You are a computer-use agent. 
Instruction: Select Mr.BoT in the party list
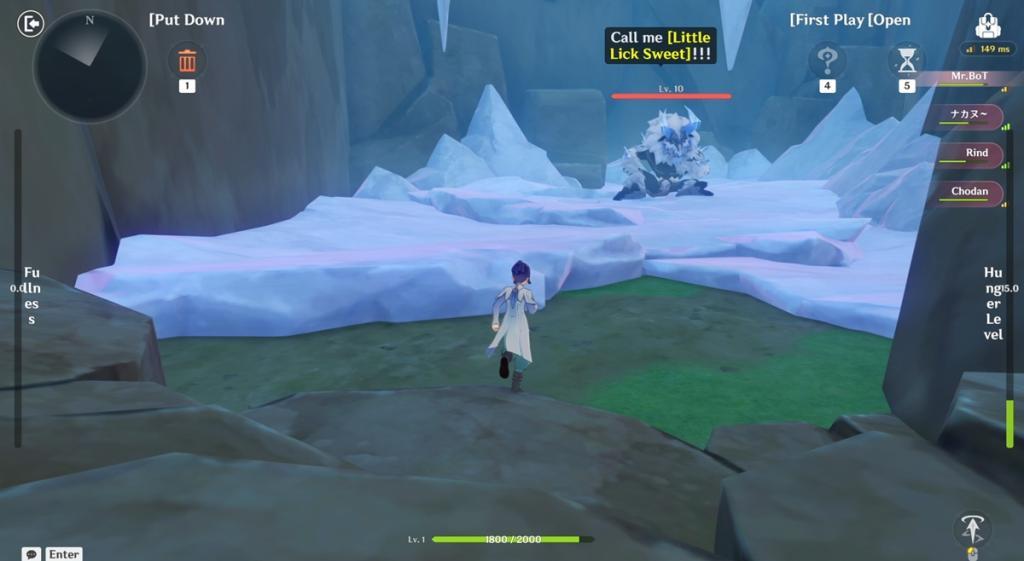(968, 76)
